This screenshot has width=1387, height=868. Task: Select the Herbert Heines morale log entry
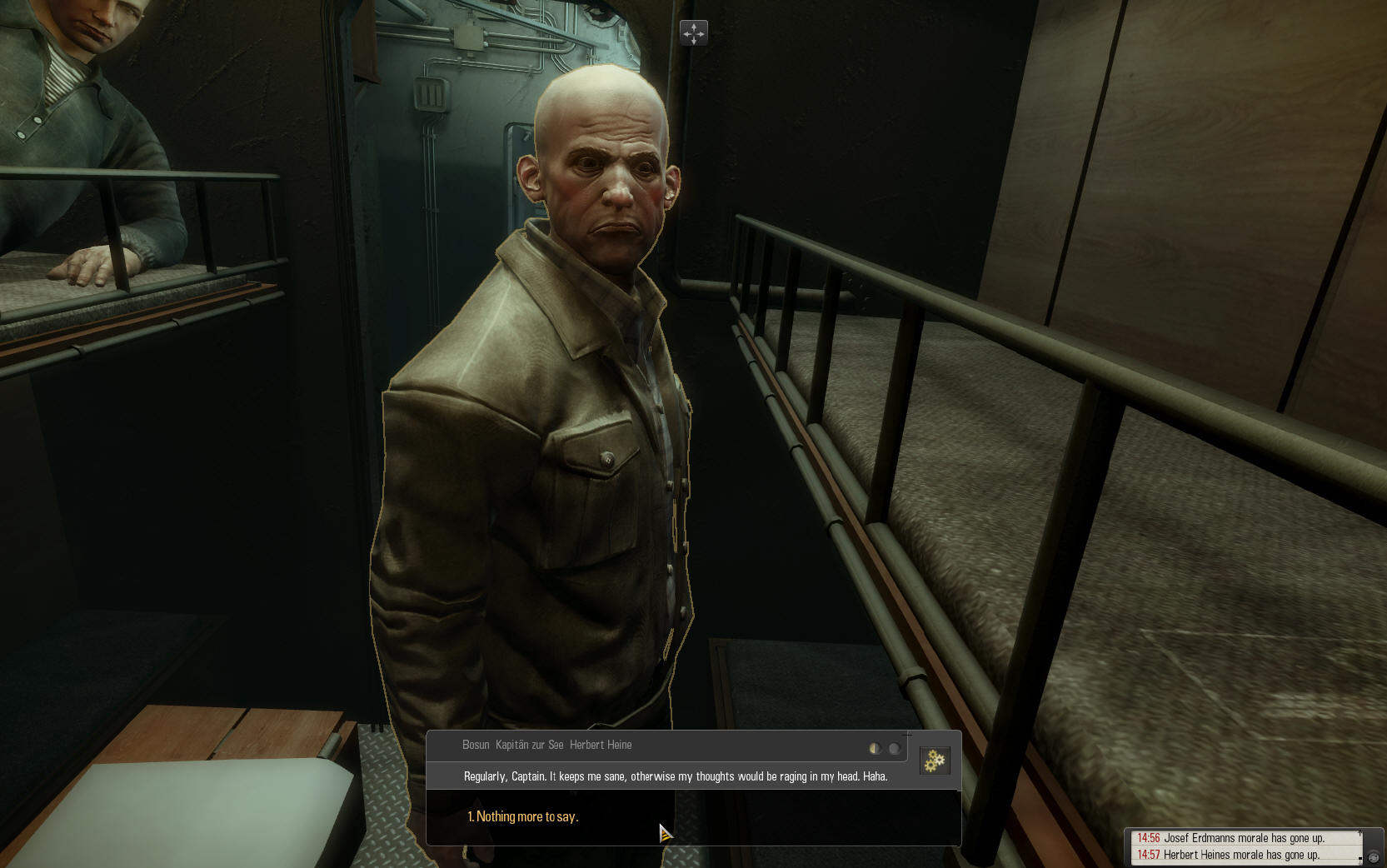(x=1241, y=855)
